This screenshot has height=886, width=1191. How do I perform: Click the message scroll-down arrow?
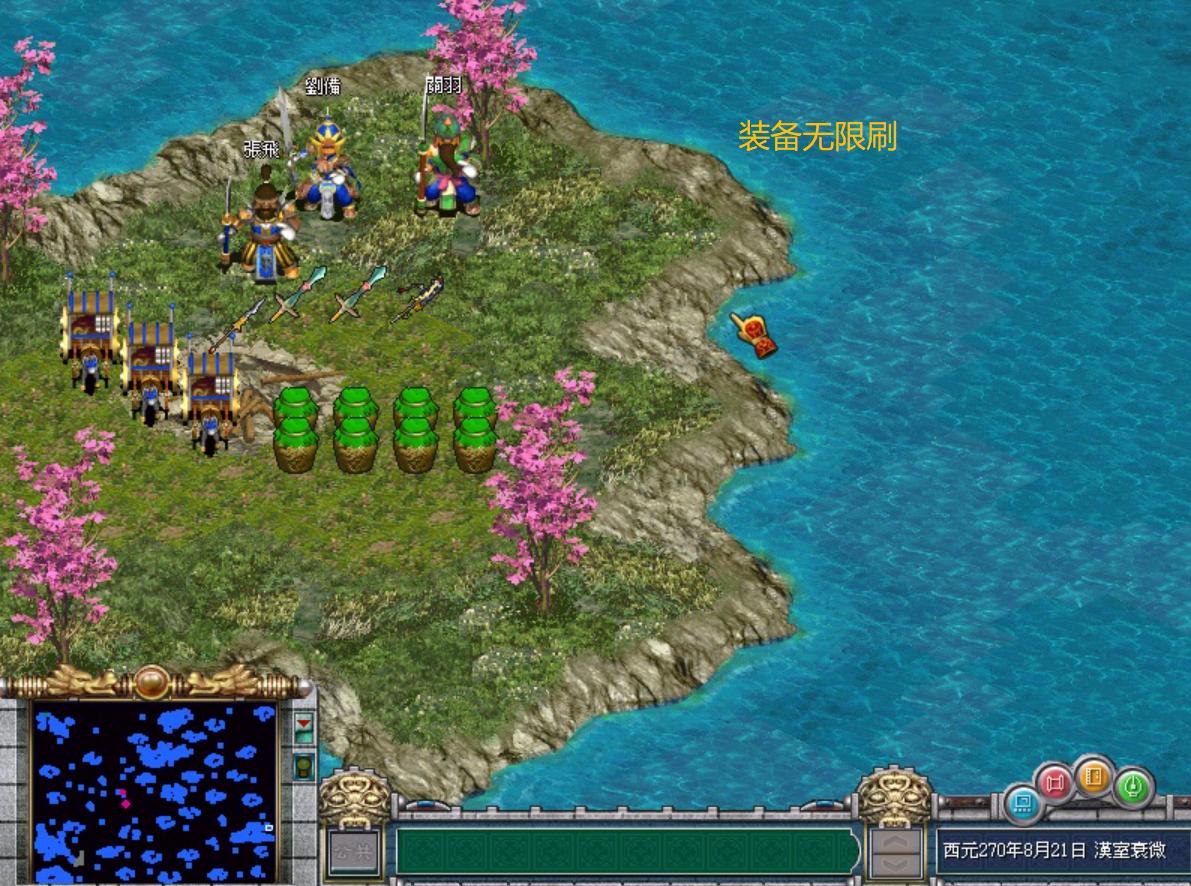pyautogui.click(x=895, y=863)
